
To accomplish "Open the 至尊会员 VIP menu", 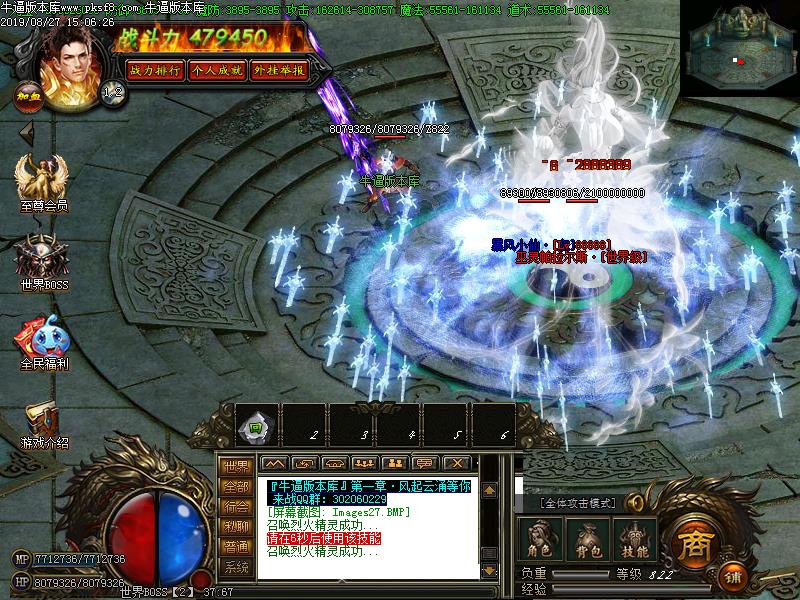I will tap(42, 180).
